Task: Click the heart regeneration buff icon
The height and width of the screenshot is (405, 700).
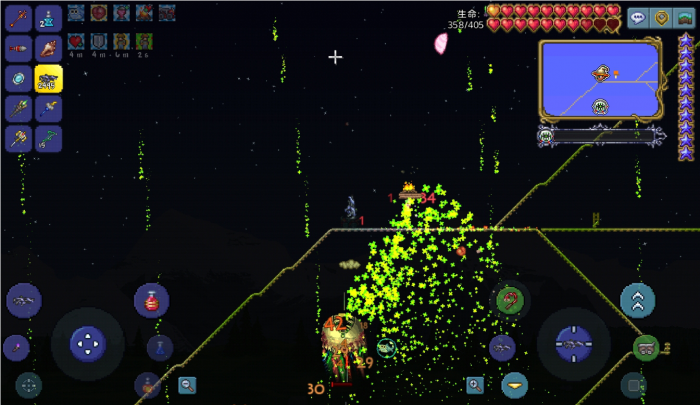Action: click(x=76, y=42)
